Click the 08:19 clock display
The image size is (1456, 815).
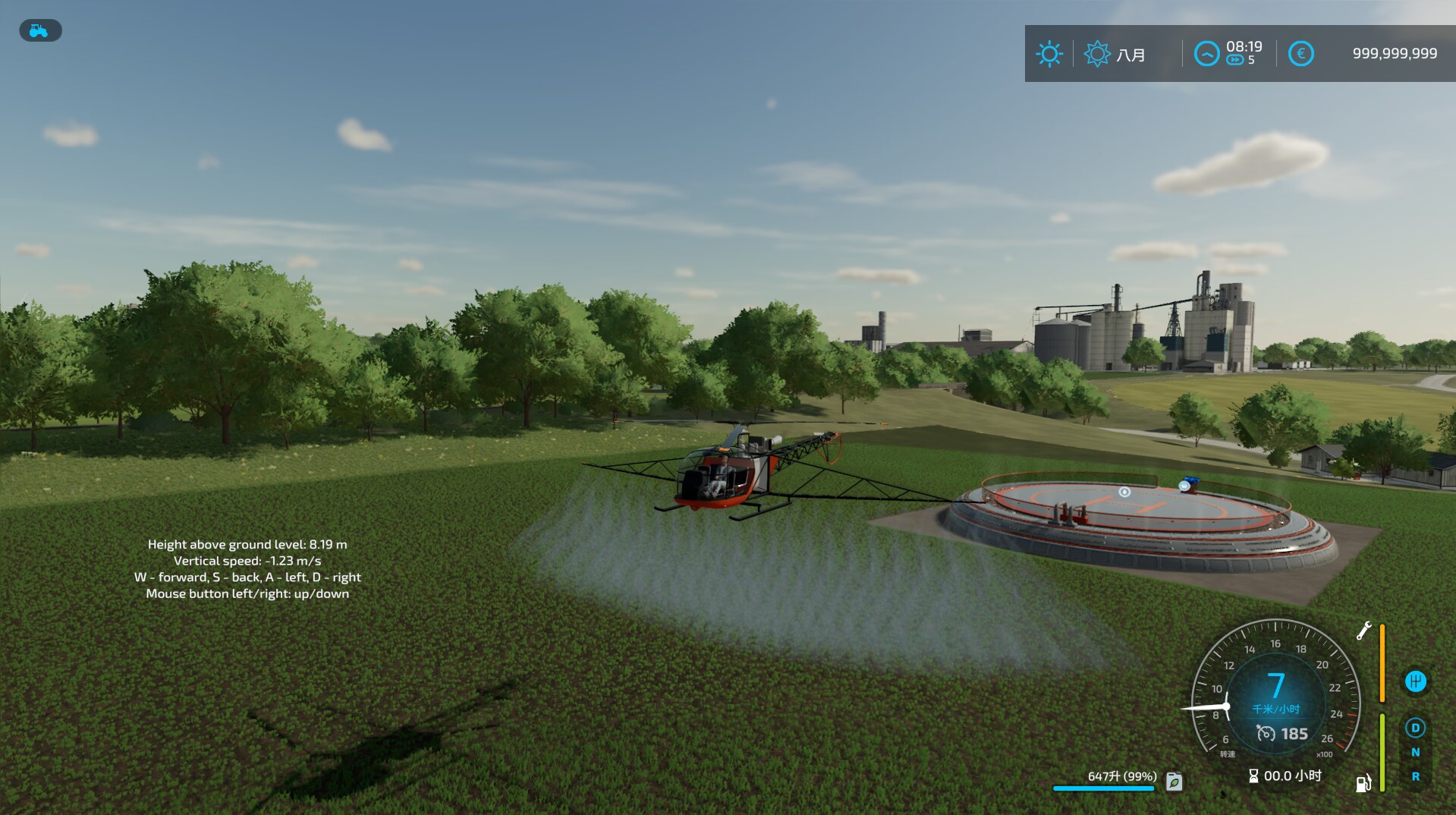[x=1244, y=46]
